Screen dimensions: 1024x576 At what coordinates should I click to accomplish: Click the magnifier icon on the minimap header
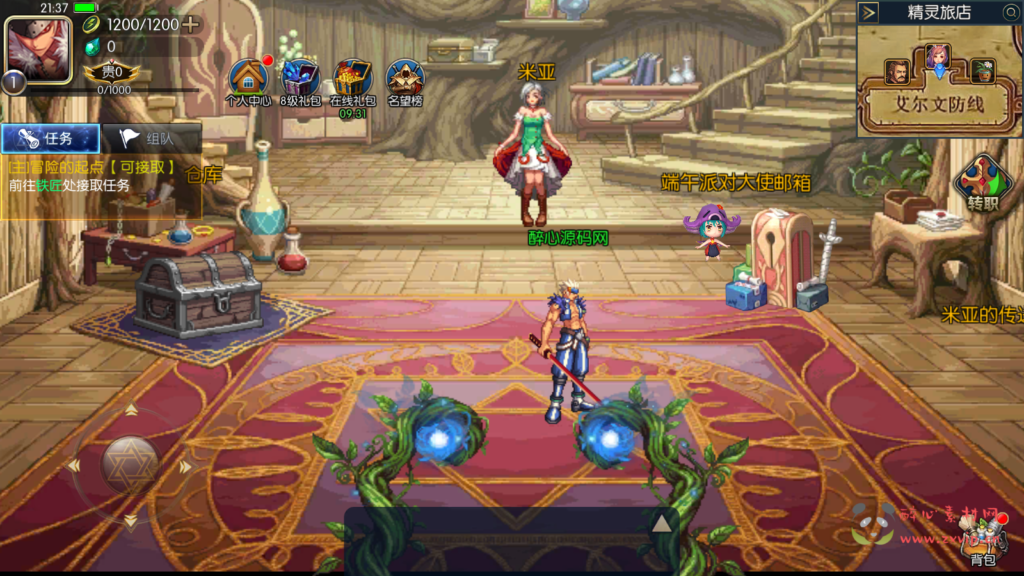[x=1010, y=12]
